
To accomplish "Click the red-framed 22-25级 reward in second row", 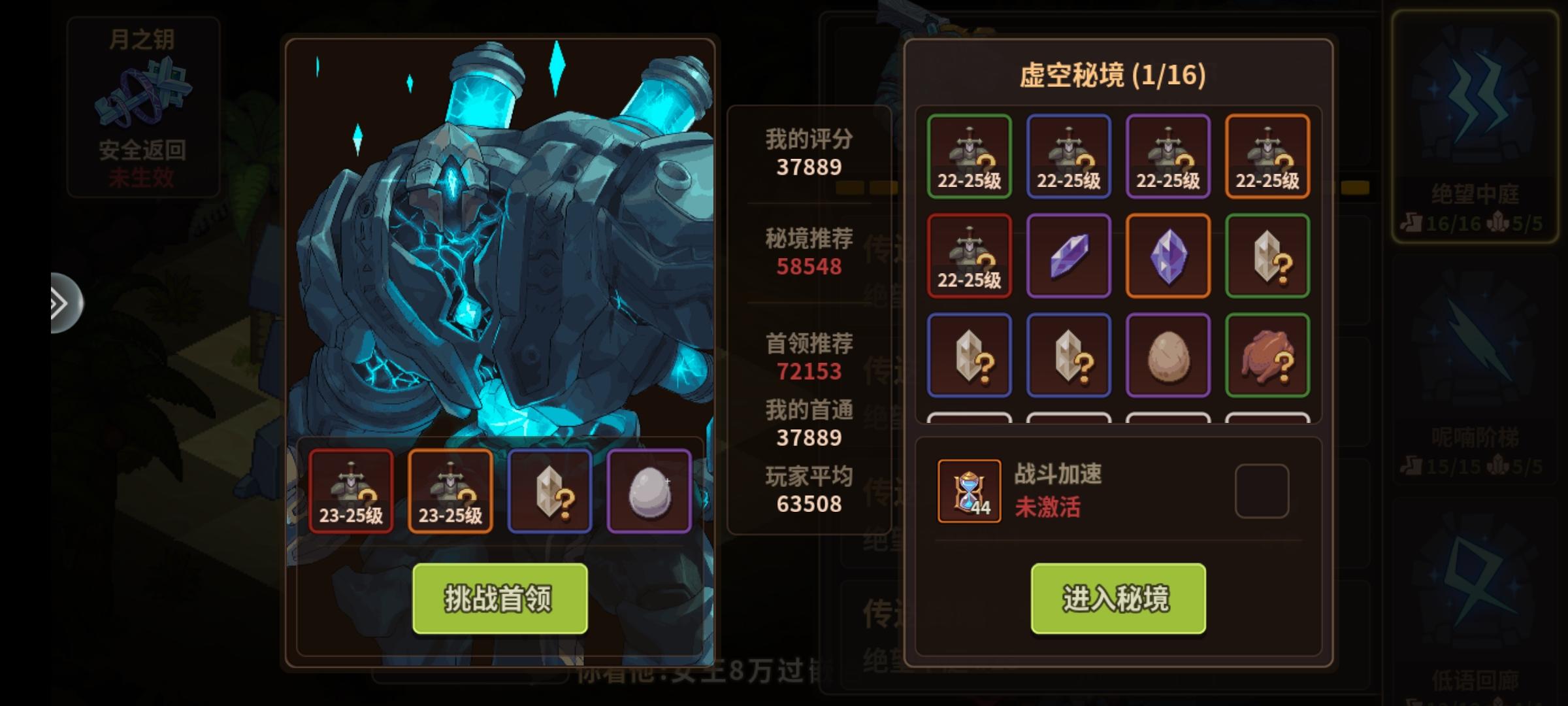I will pos(970,255).
